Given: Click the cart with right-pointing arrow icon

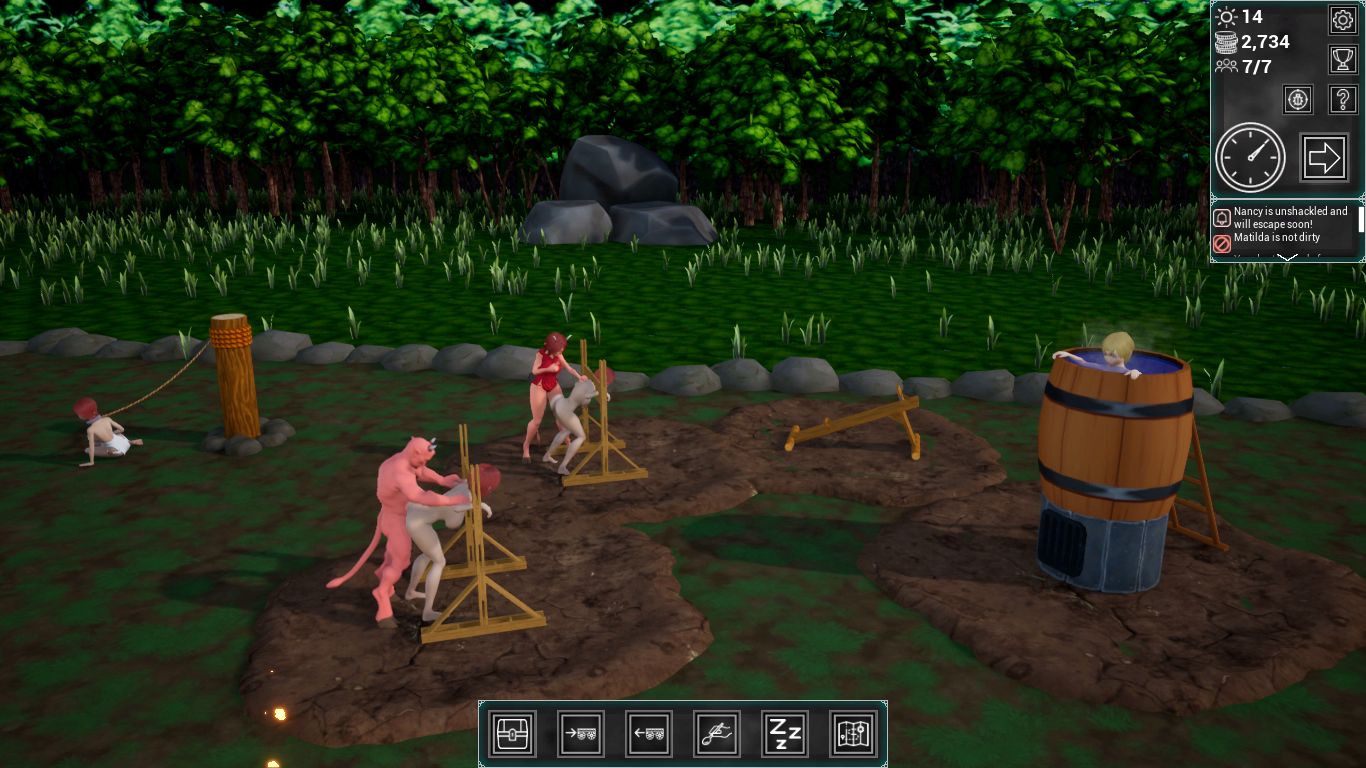Looking at the screenshot, I should [x=581, y=734].
